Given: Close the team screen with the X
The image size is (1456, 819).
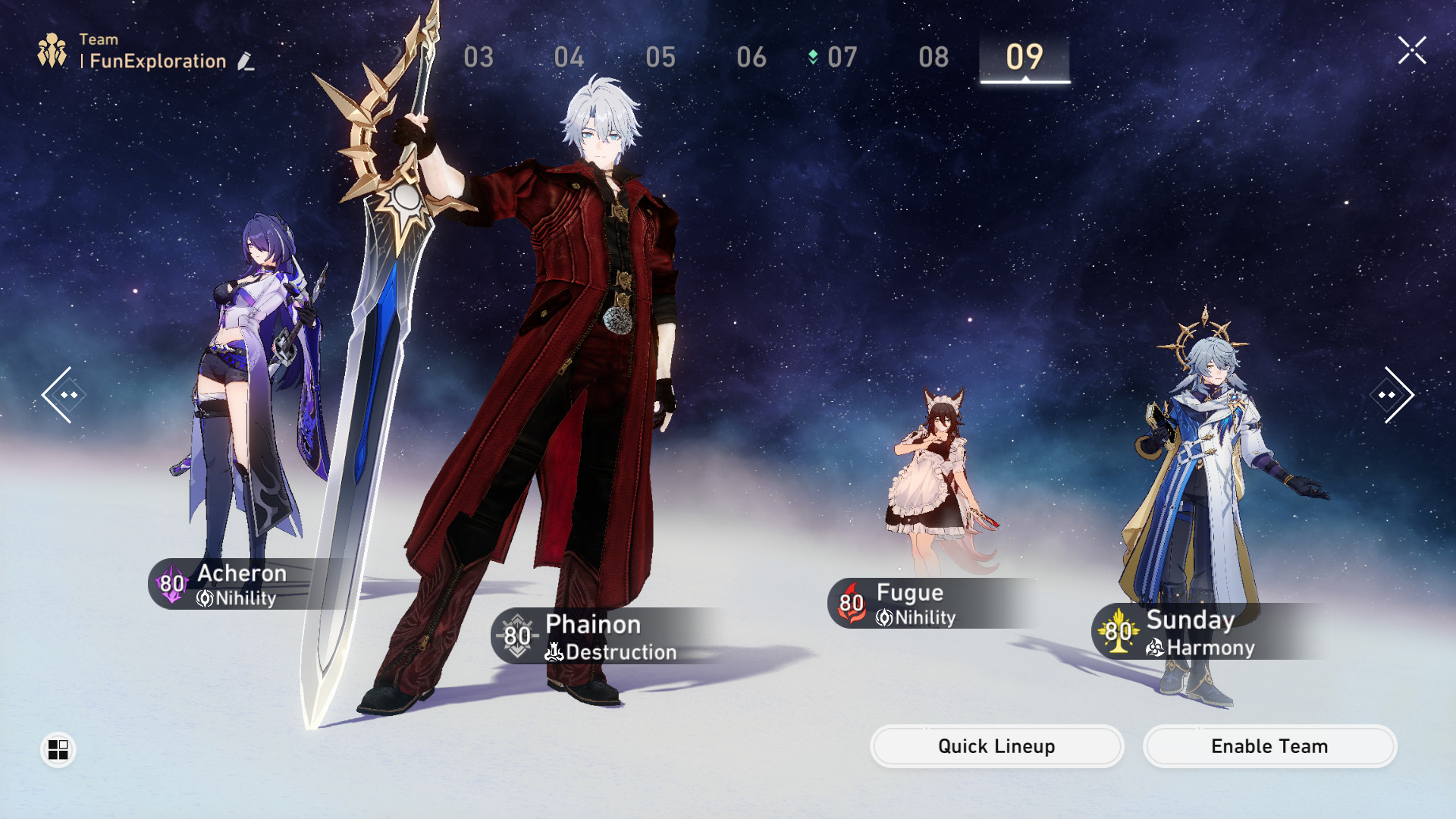Looking at the screenshot, I should 1412,51.
